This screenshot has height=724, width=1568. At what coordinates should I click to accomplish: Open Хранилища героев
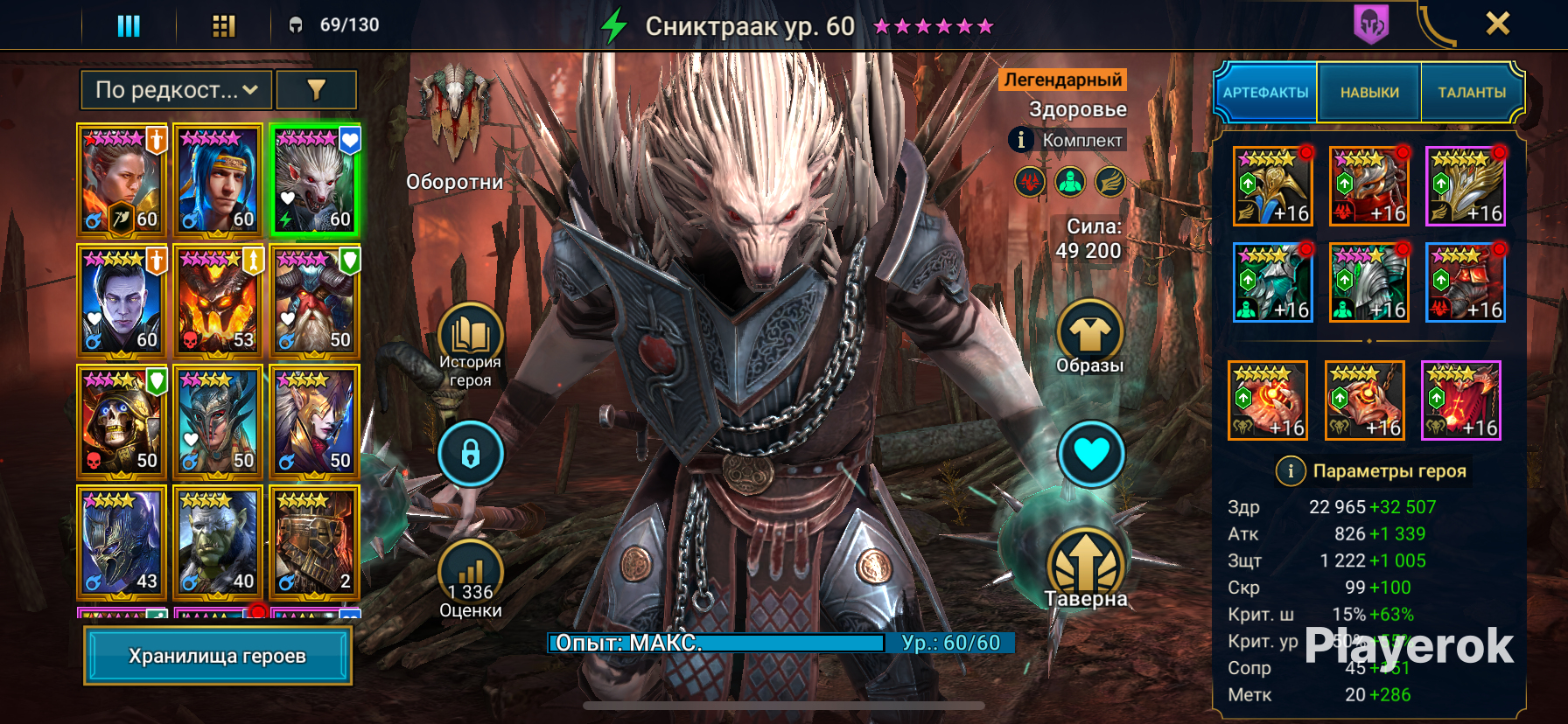(218, 656)
